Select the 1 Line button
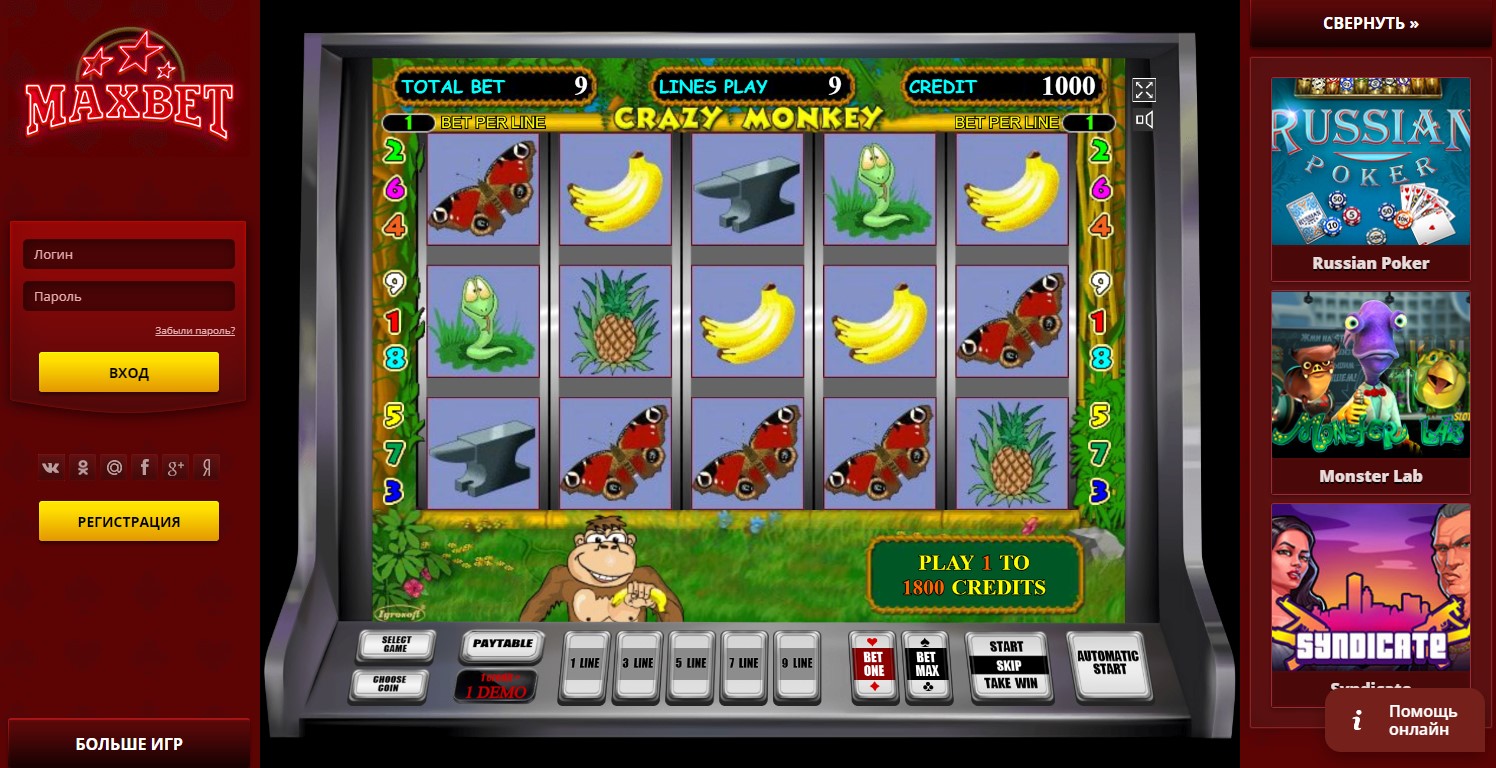 (584, 663)
